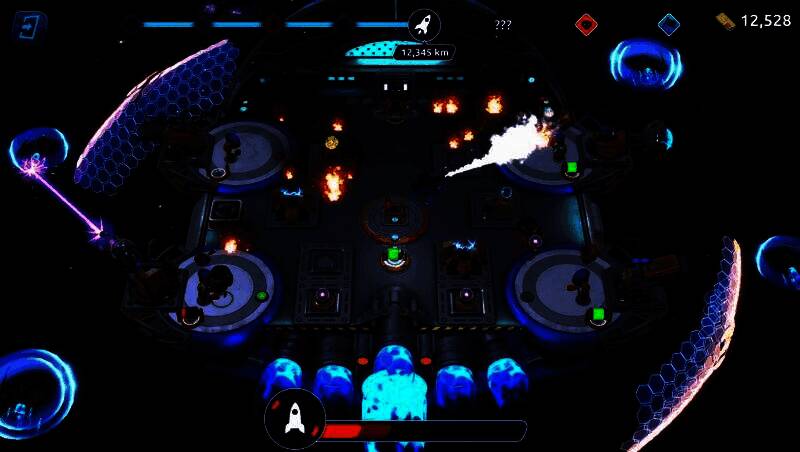
Task: Click the round rocket icon beside the red bar
Action: 294,418
